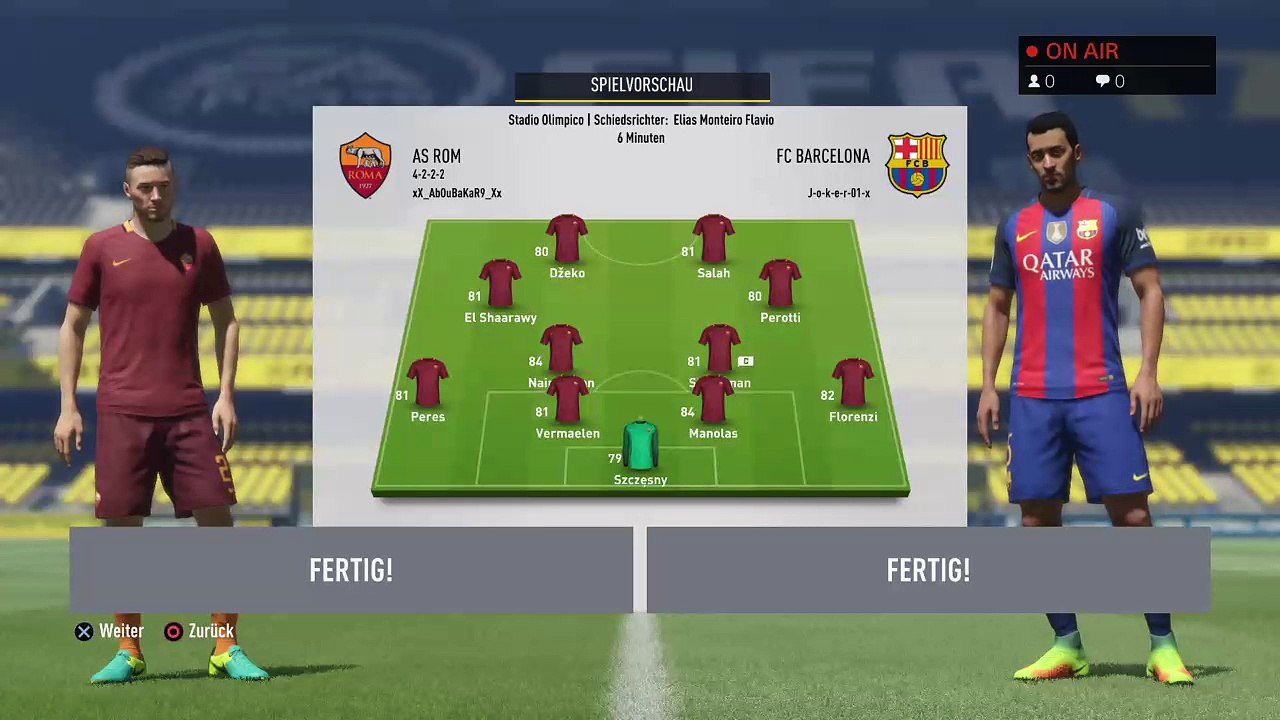
Task: Click the AS Rom club crest
Action: coord(365,166)
